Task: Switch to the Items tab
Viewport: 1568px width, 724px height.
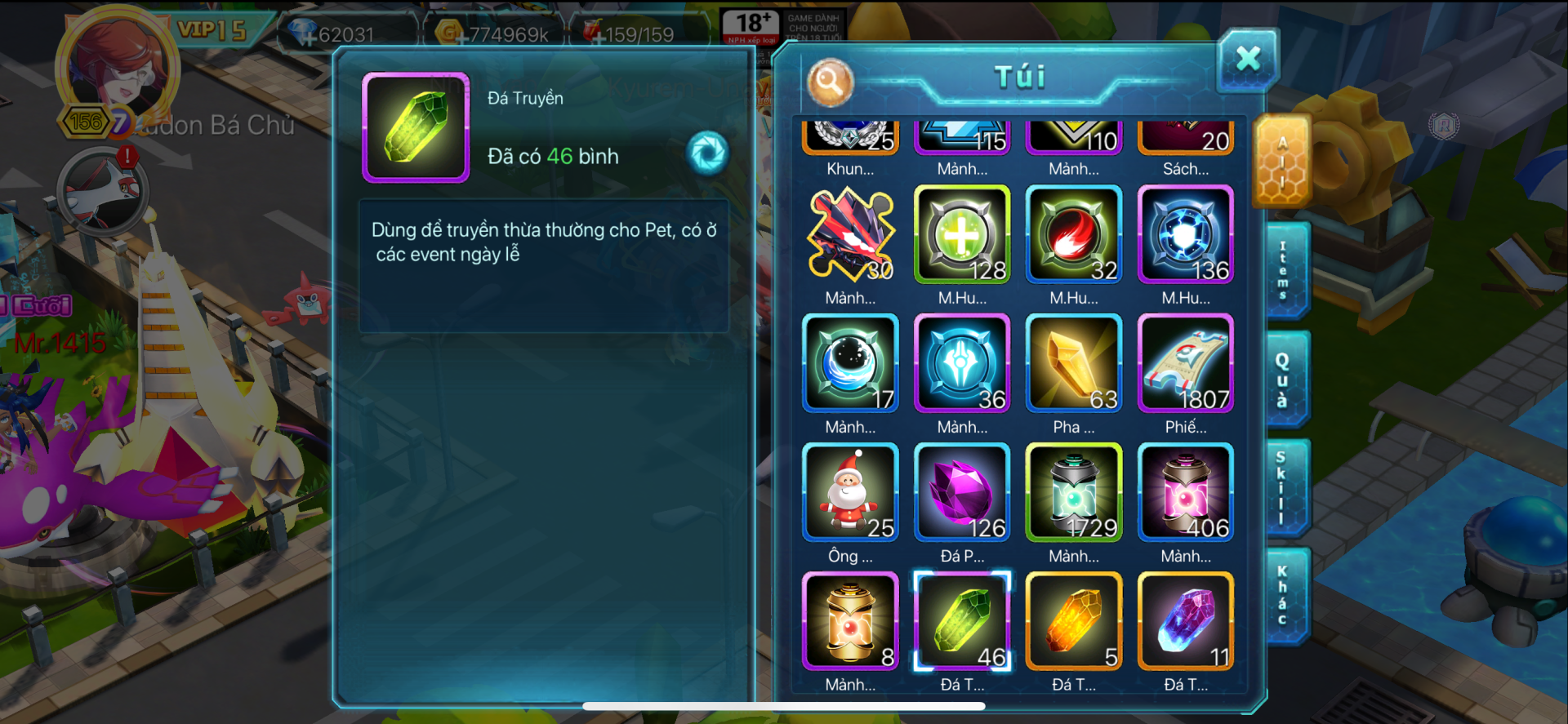Action: point(1284,271)
